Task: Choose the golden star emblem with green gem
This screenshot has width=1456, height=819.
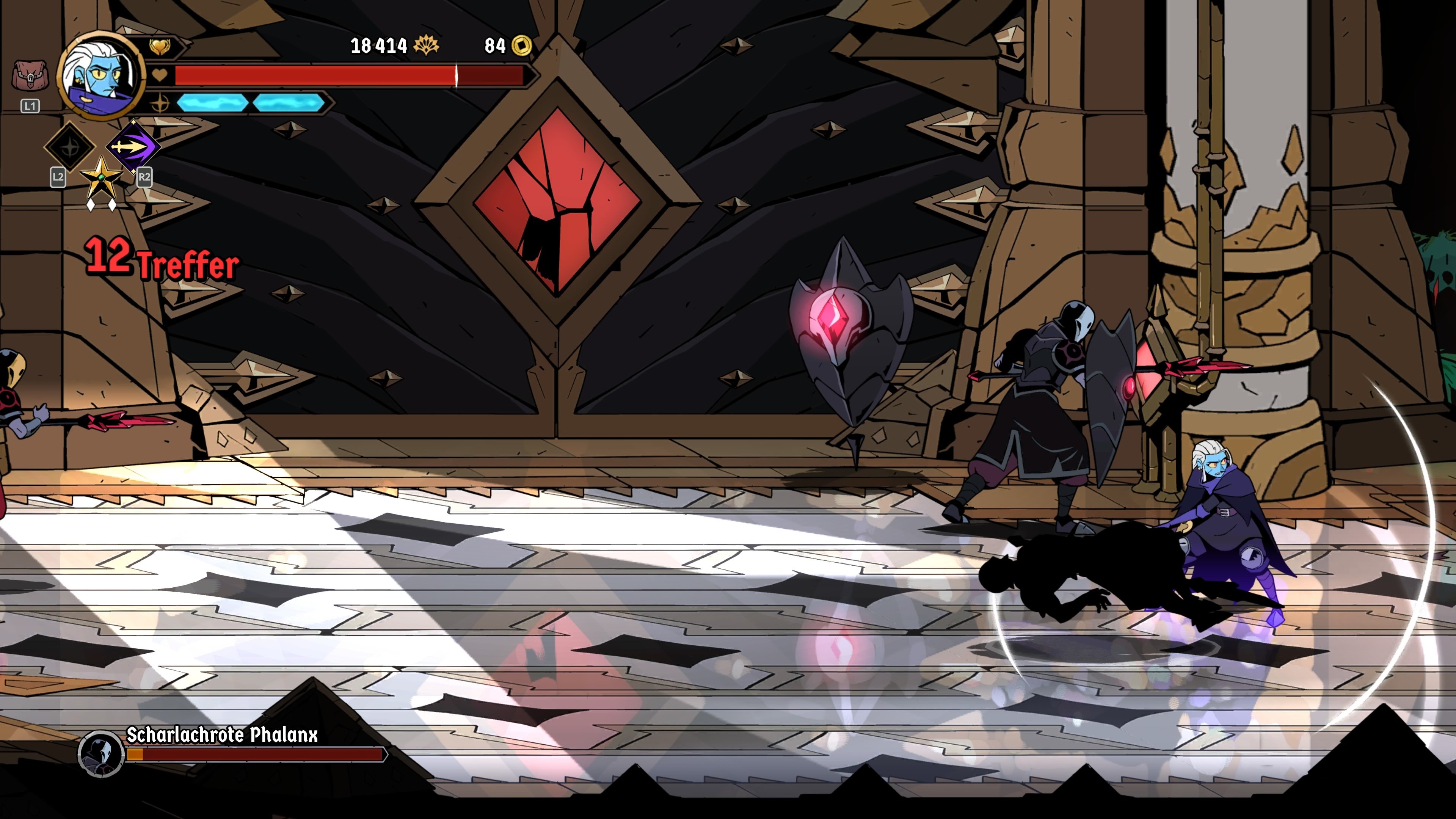Action: point(101,177)
